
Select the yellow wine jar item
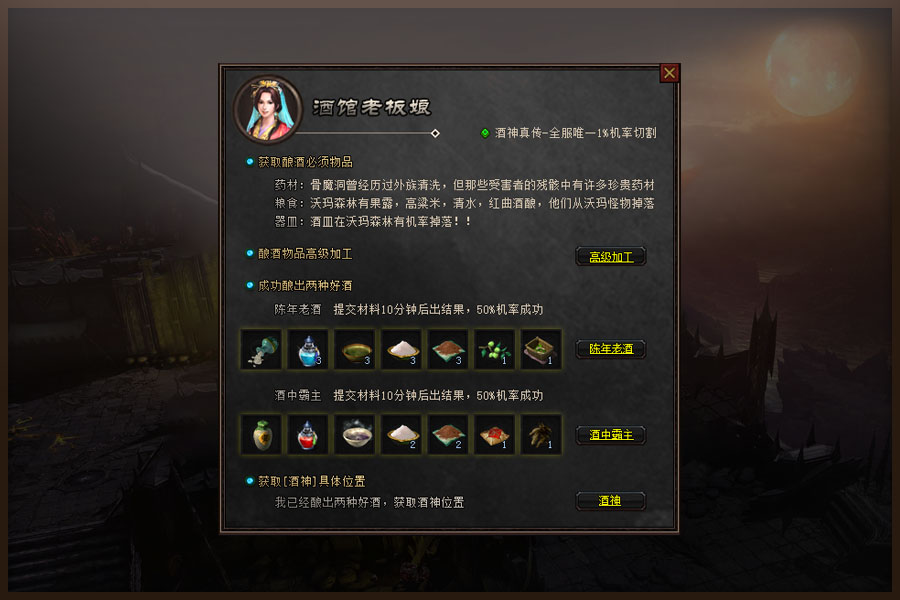click(261, 435)
